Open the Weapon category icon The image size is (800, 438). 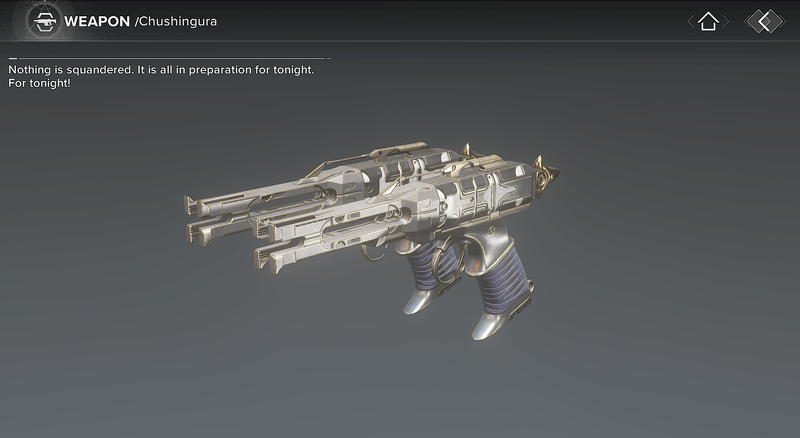tap(42, 21)
